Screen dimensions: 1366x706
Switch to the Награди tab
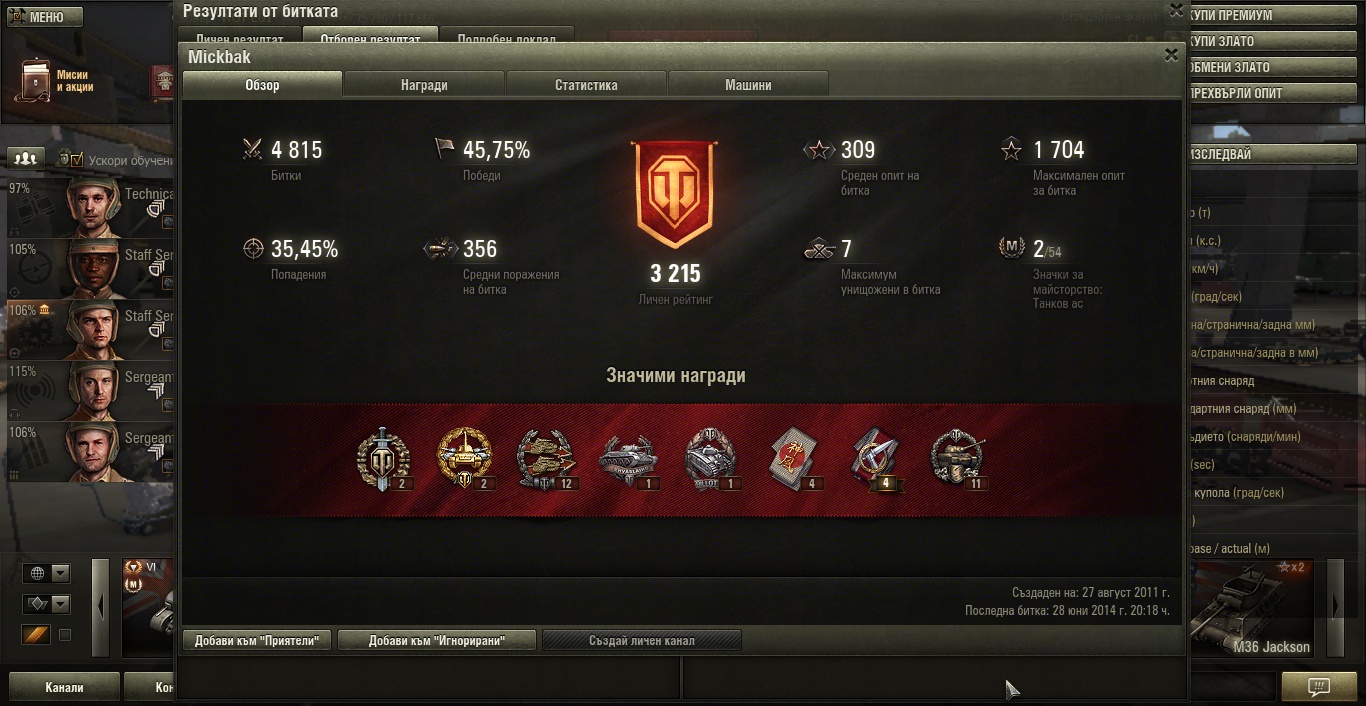(424, 85)
